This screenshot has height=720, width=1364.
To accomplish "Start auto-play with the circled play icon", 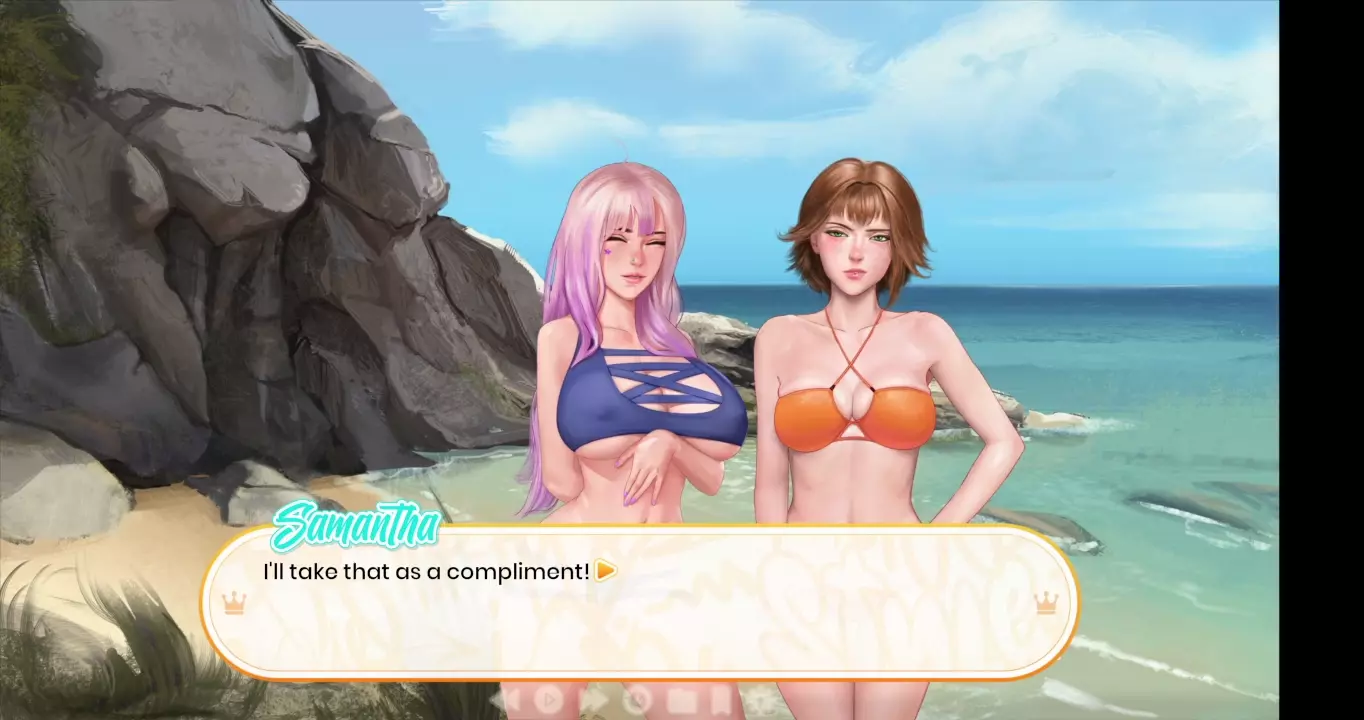I will (x=549, y=699).
